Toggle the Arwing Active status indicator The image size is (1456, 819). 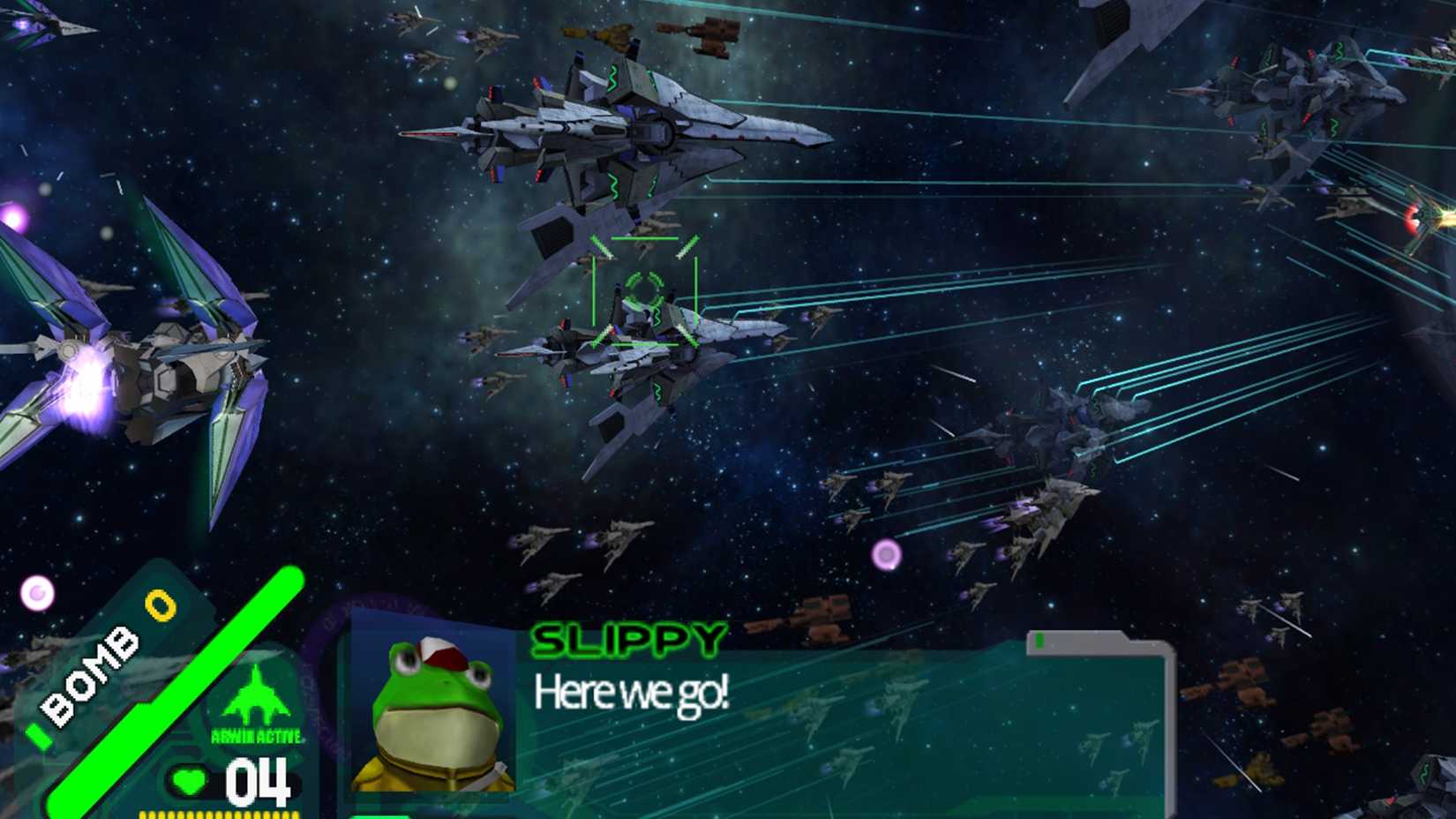click(256, 735)
